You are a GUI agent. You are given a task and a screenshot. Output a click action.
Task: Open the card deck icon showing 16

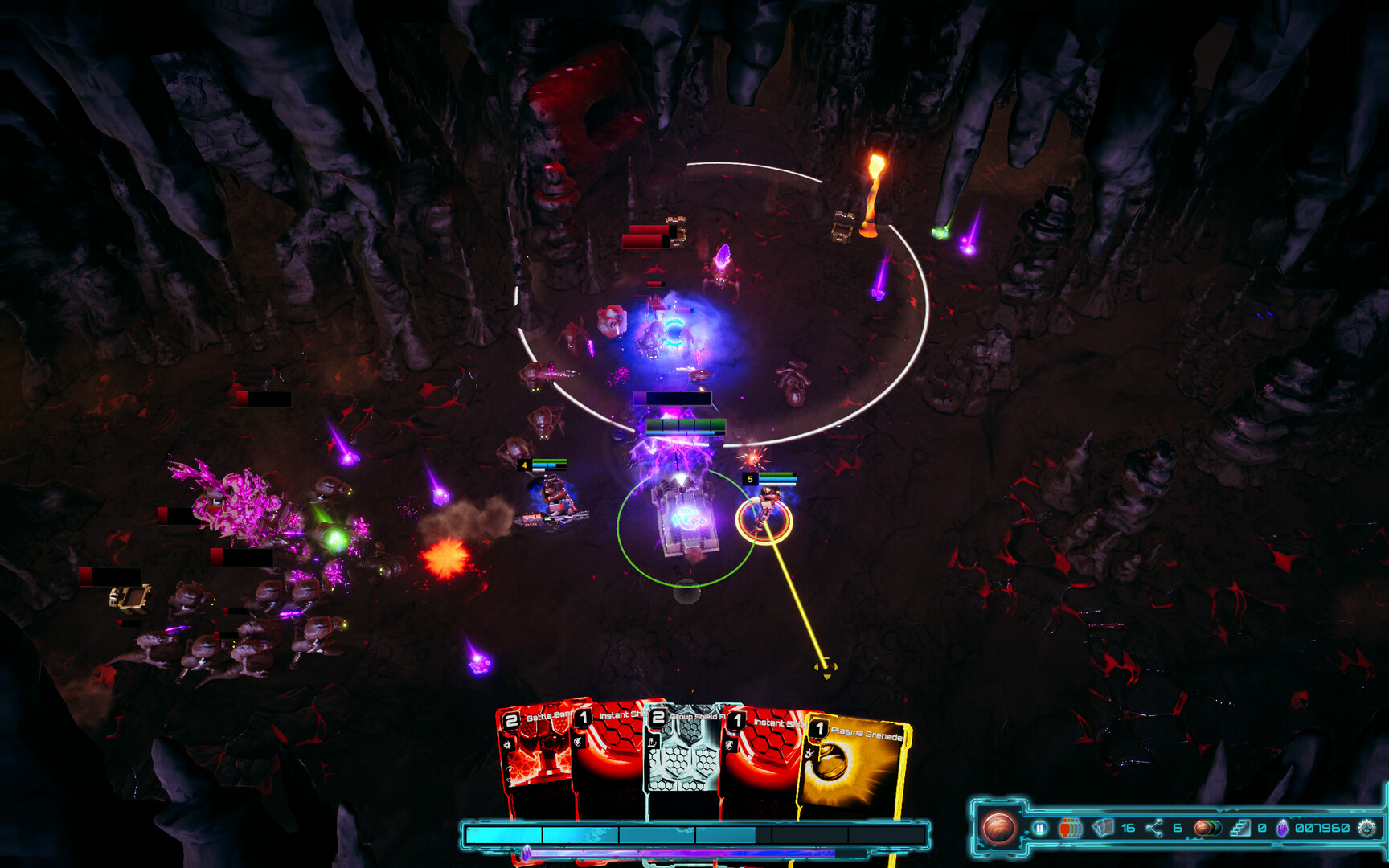(x=1103, y=829)
